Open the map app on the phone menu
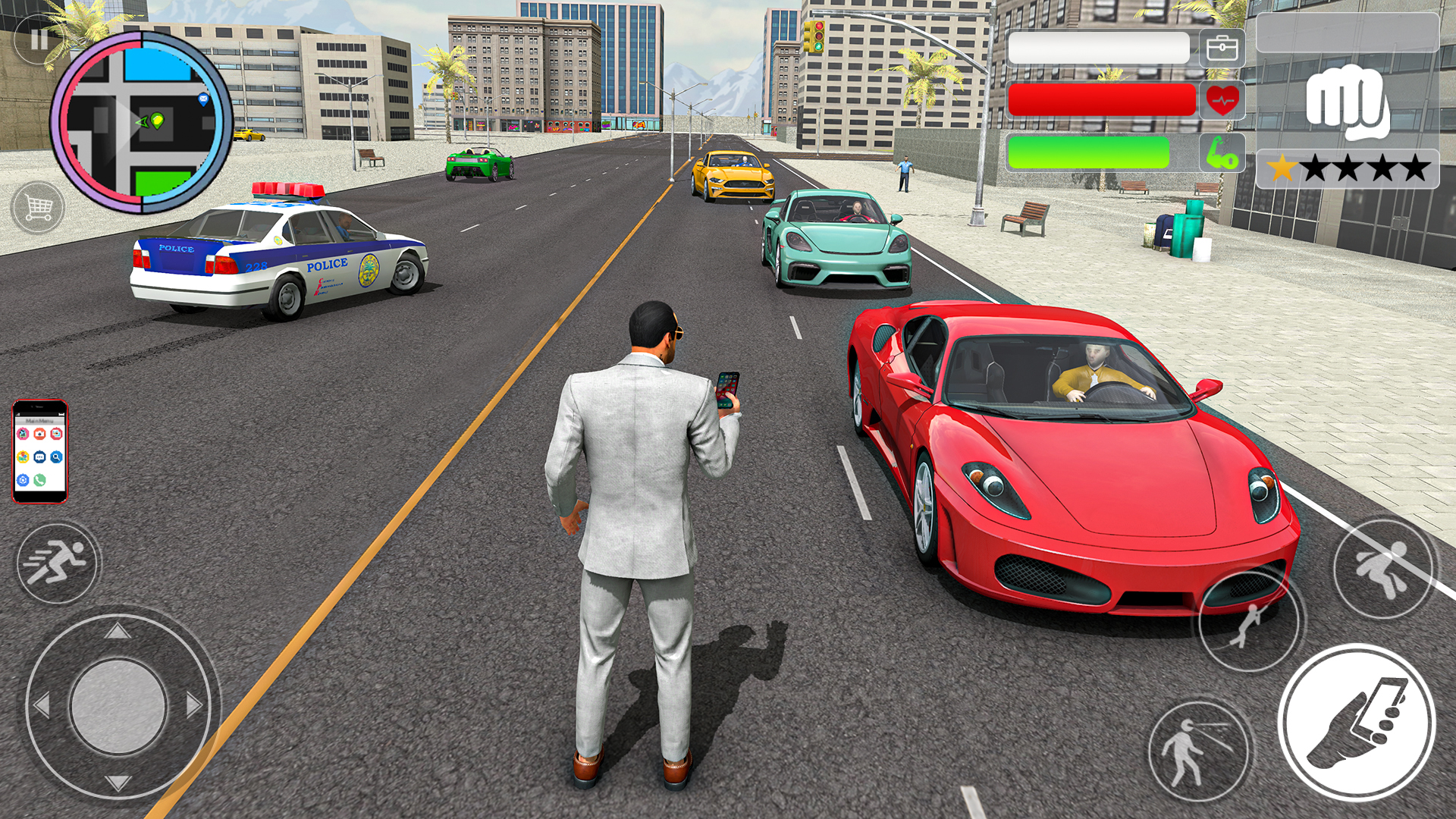 [x=23, y=457]
